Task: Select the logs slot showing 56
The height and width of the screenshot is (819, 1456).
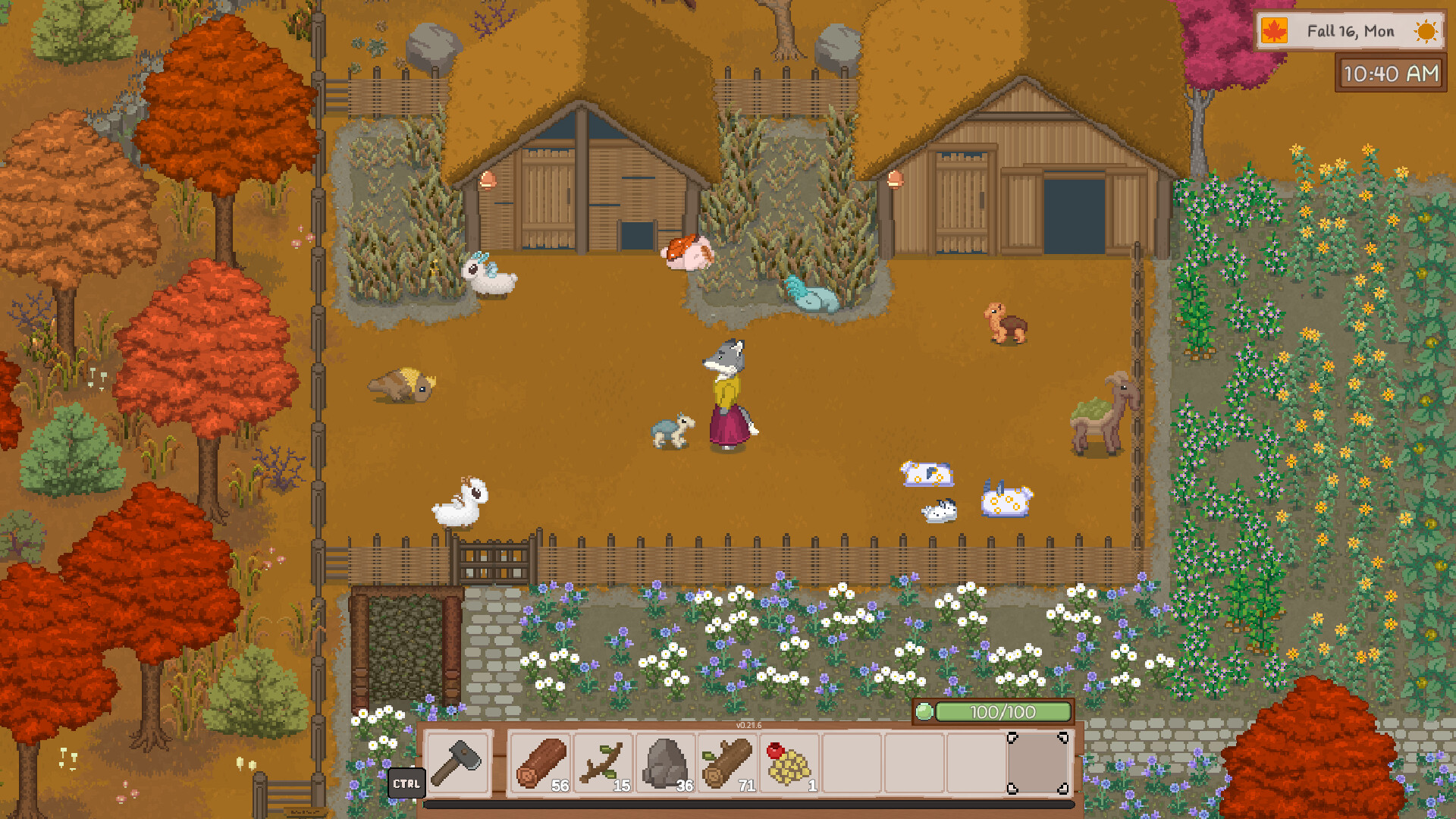Action: (x=540, y=764)
